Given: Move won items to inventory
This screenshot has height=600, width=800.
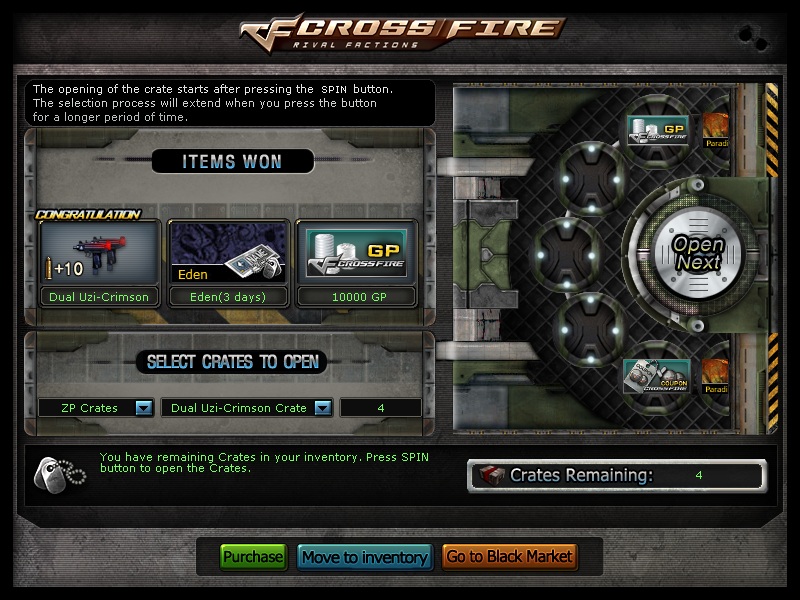Looking at the screenshot, I should pyautogui.click(x=365, y=557).
